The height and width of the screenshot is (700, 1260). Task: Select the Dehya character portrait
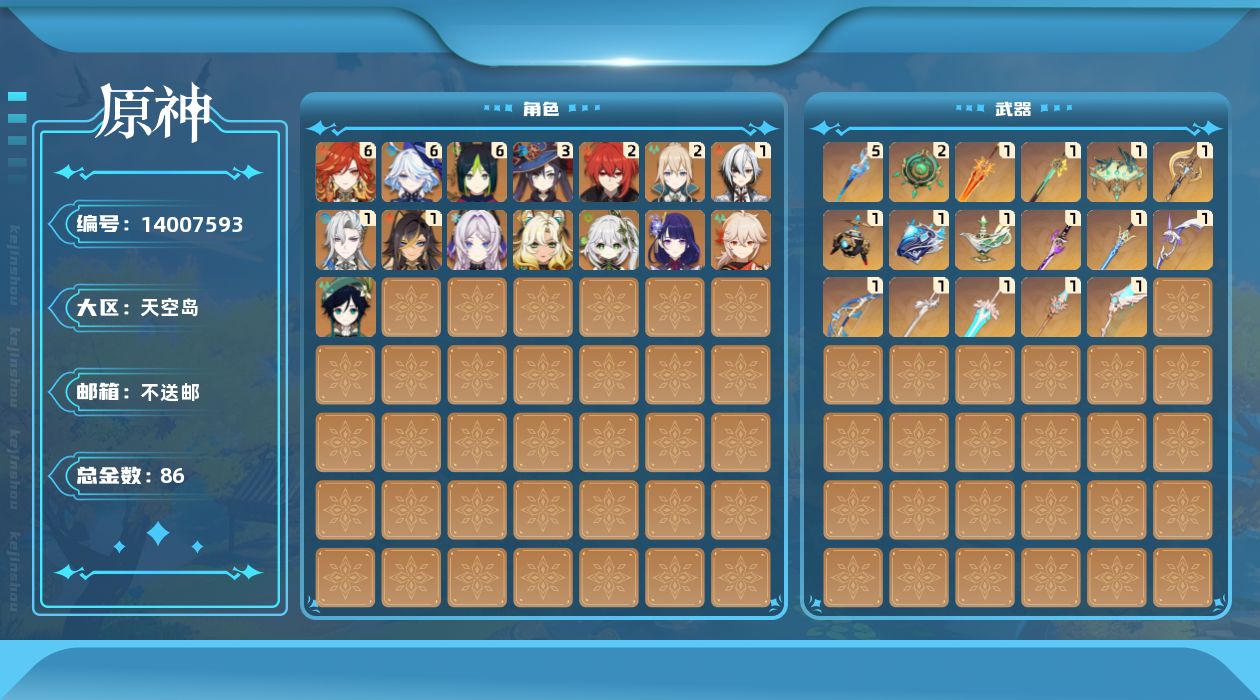tap(411, 240)
